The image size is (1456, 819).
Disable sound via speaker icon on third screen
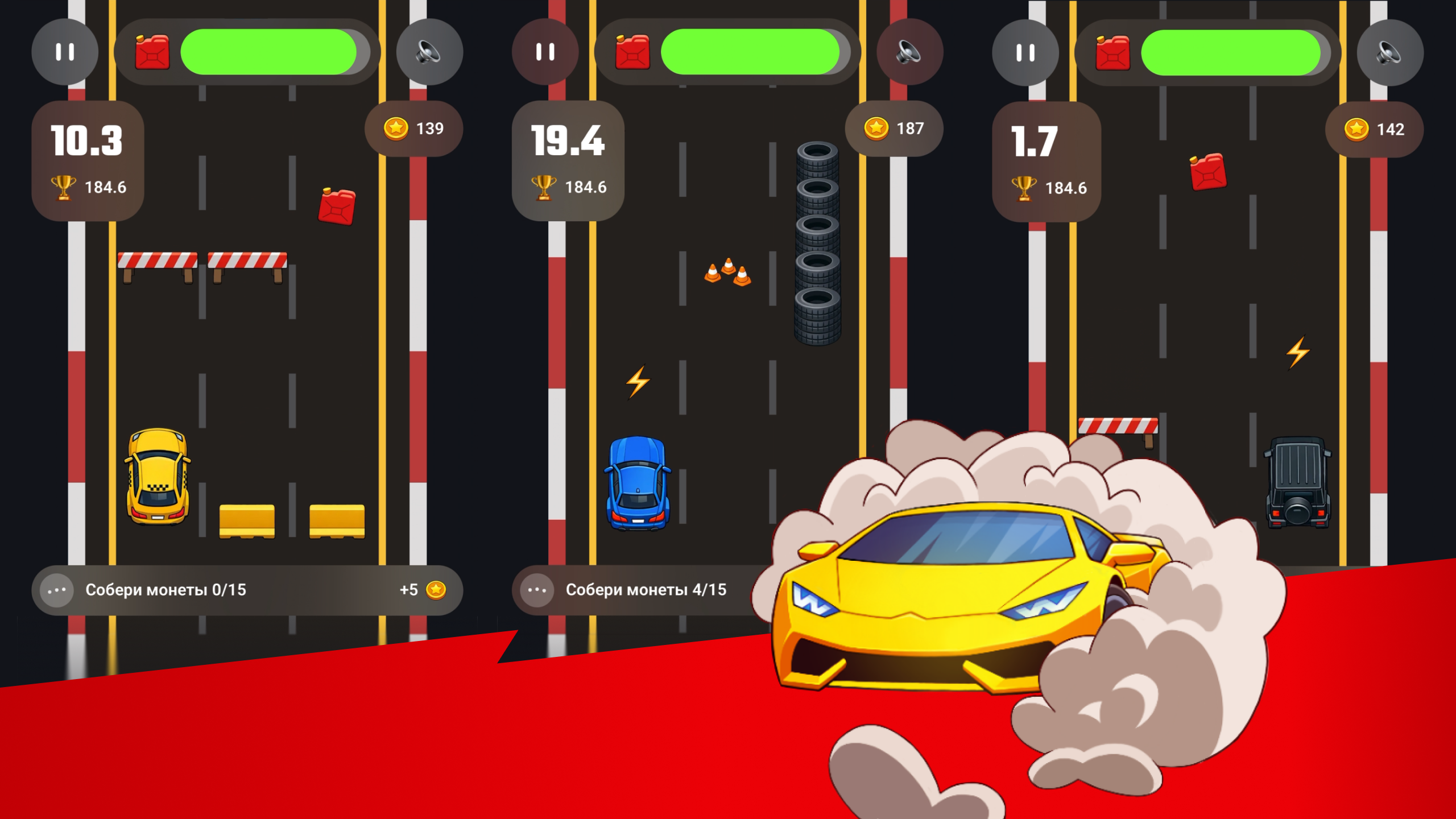1389,52
